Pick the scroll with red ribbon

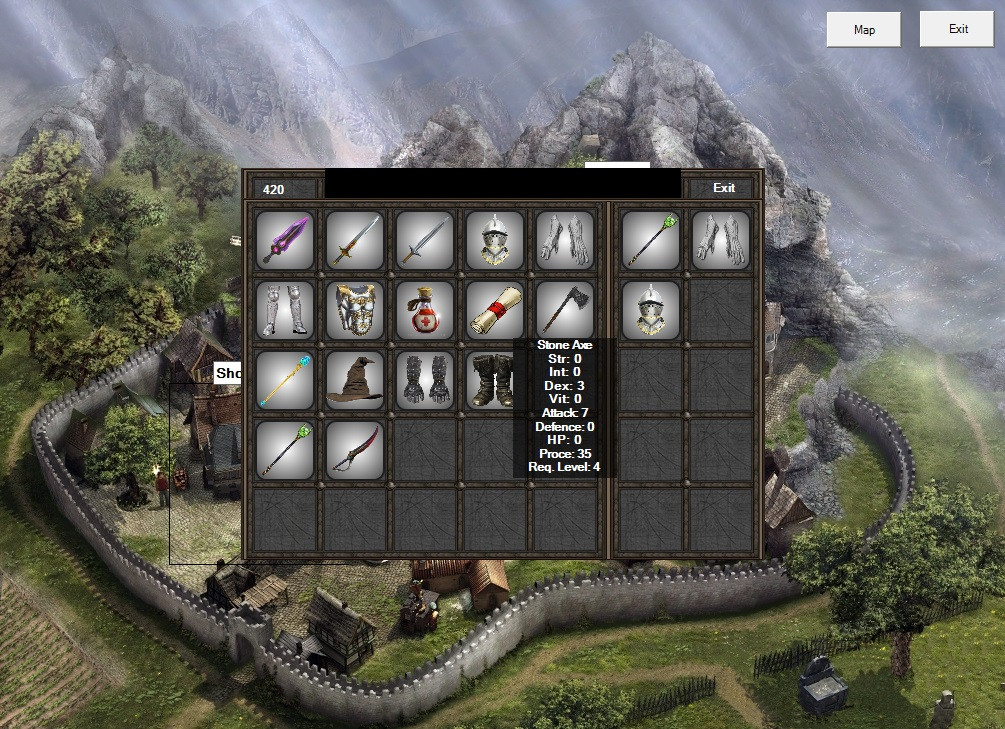[495, 310]
